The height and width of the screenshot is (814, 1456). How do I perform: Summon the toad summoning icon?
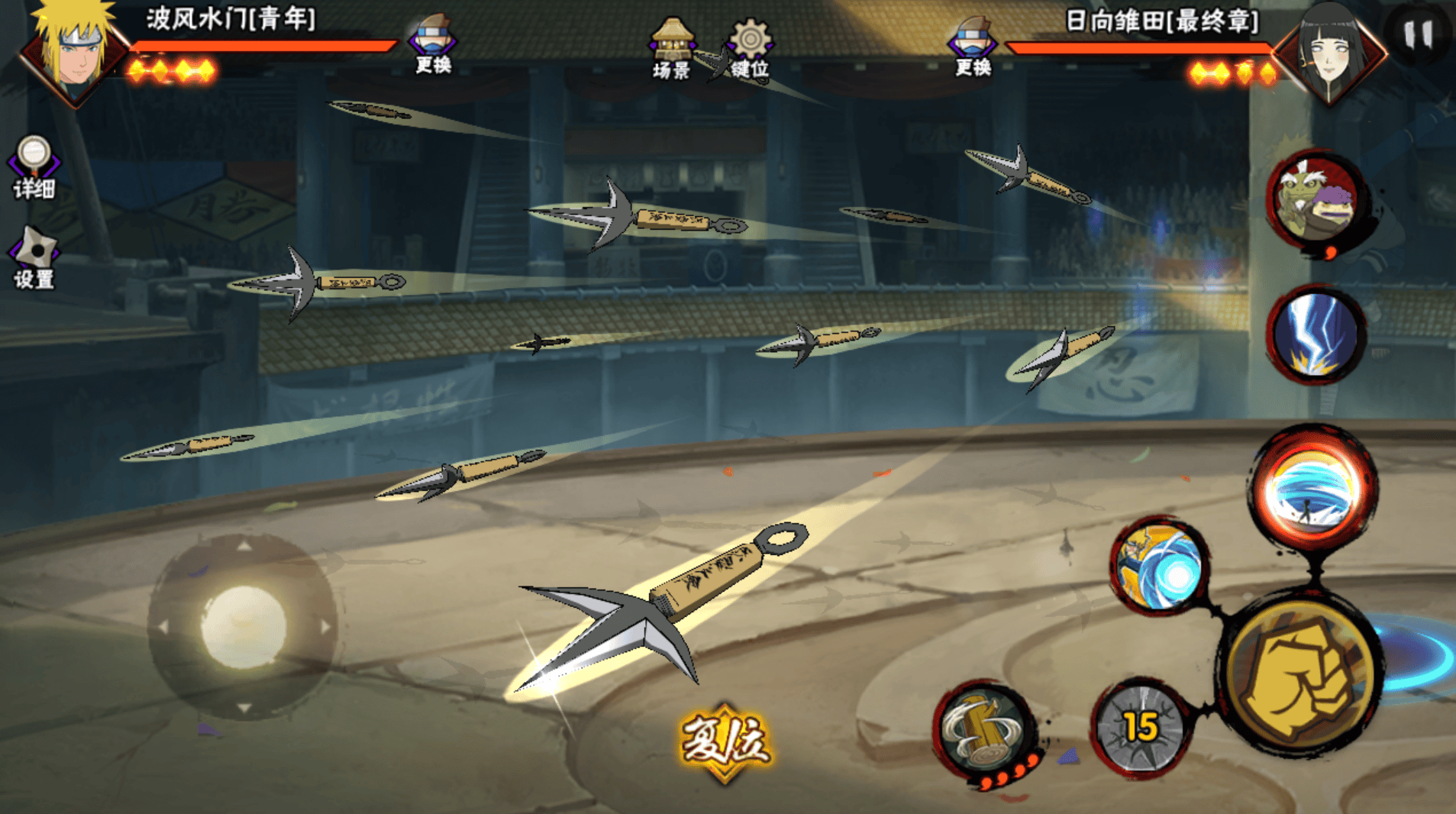1316,200
